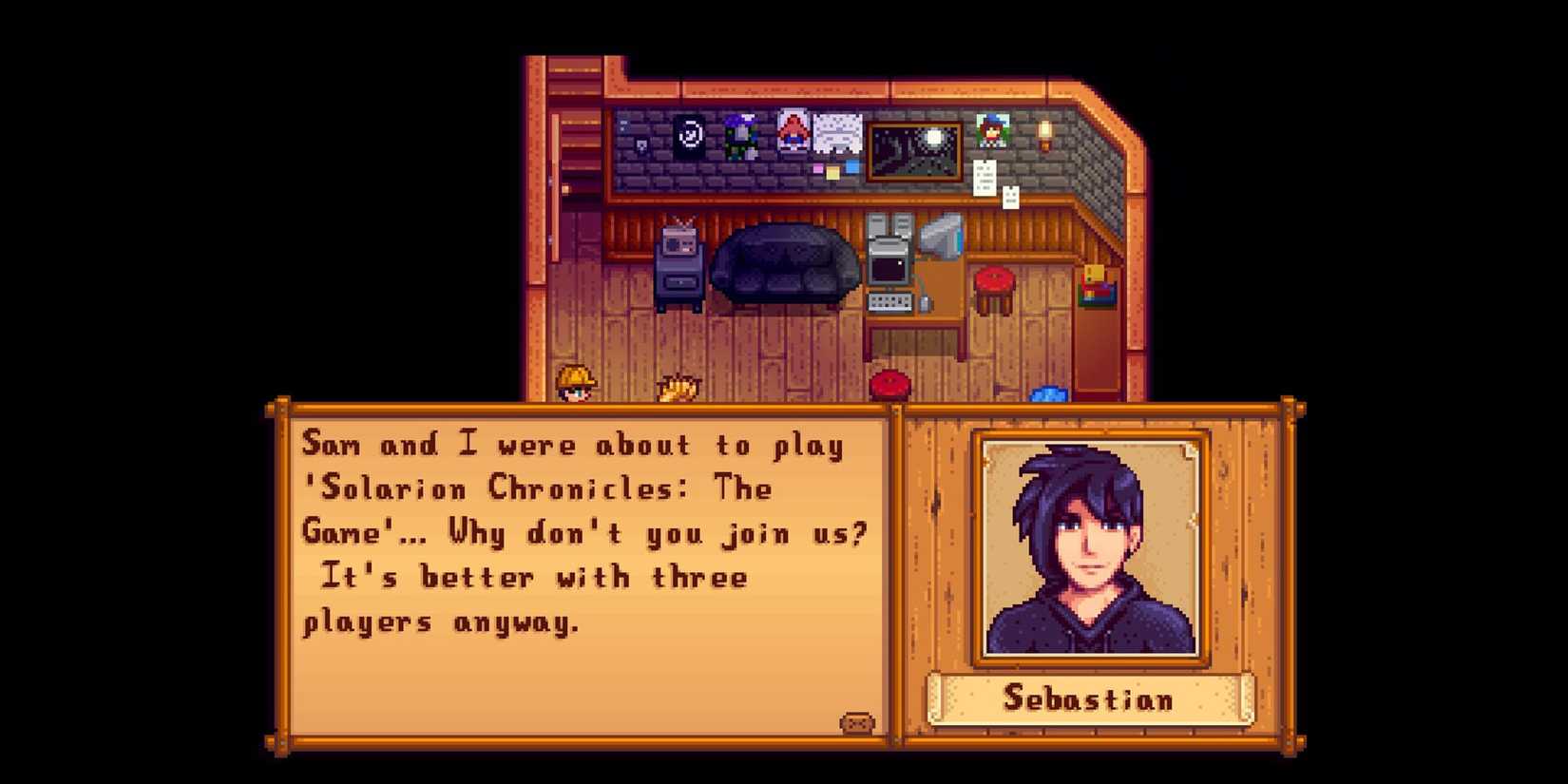Image resolution: width=1568 pixels, height=784 pixels.
Task: Click the dark spiral poster on the wall
Action: 689,136
